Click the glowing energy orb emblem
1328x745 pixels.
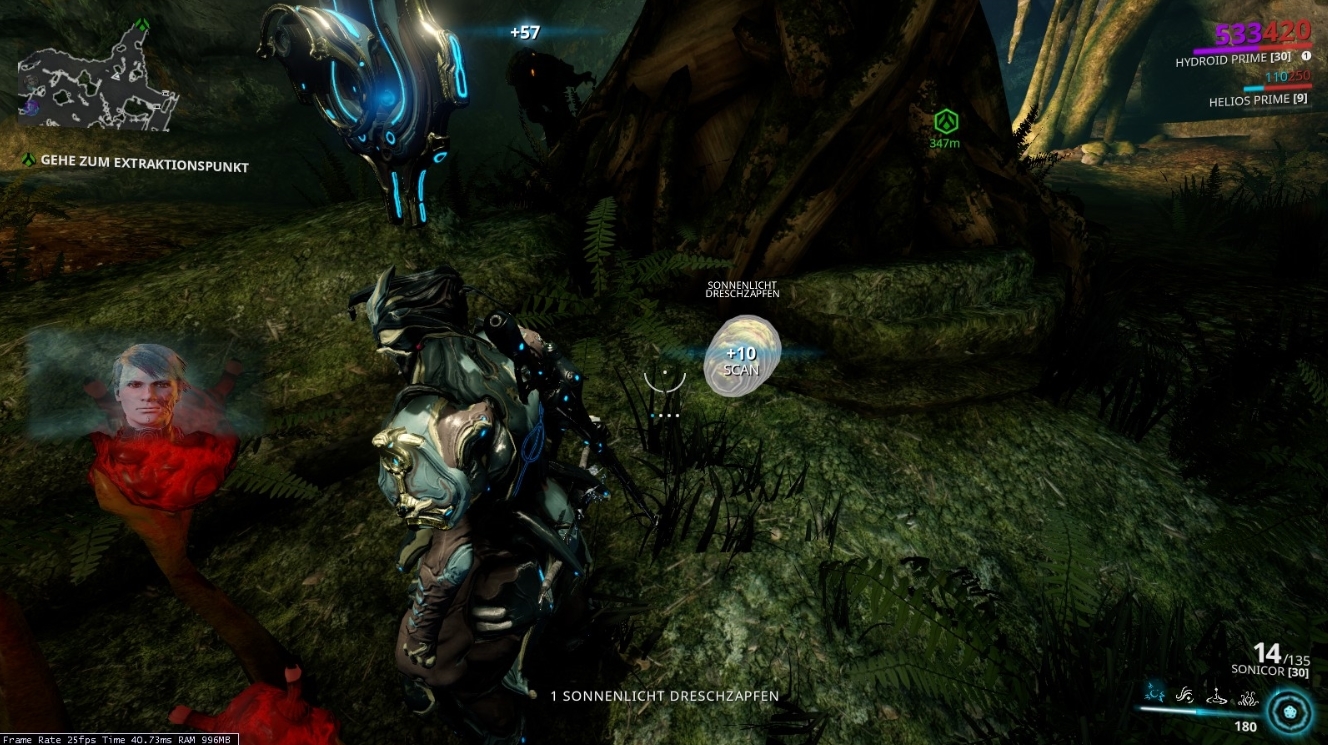1290,714
